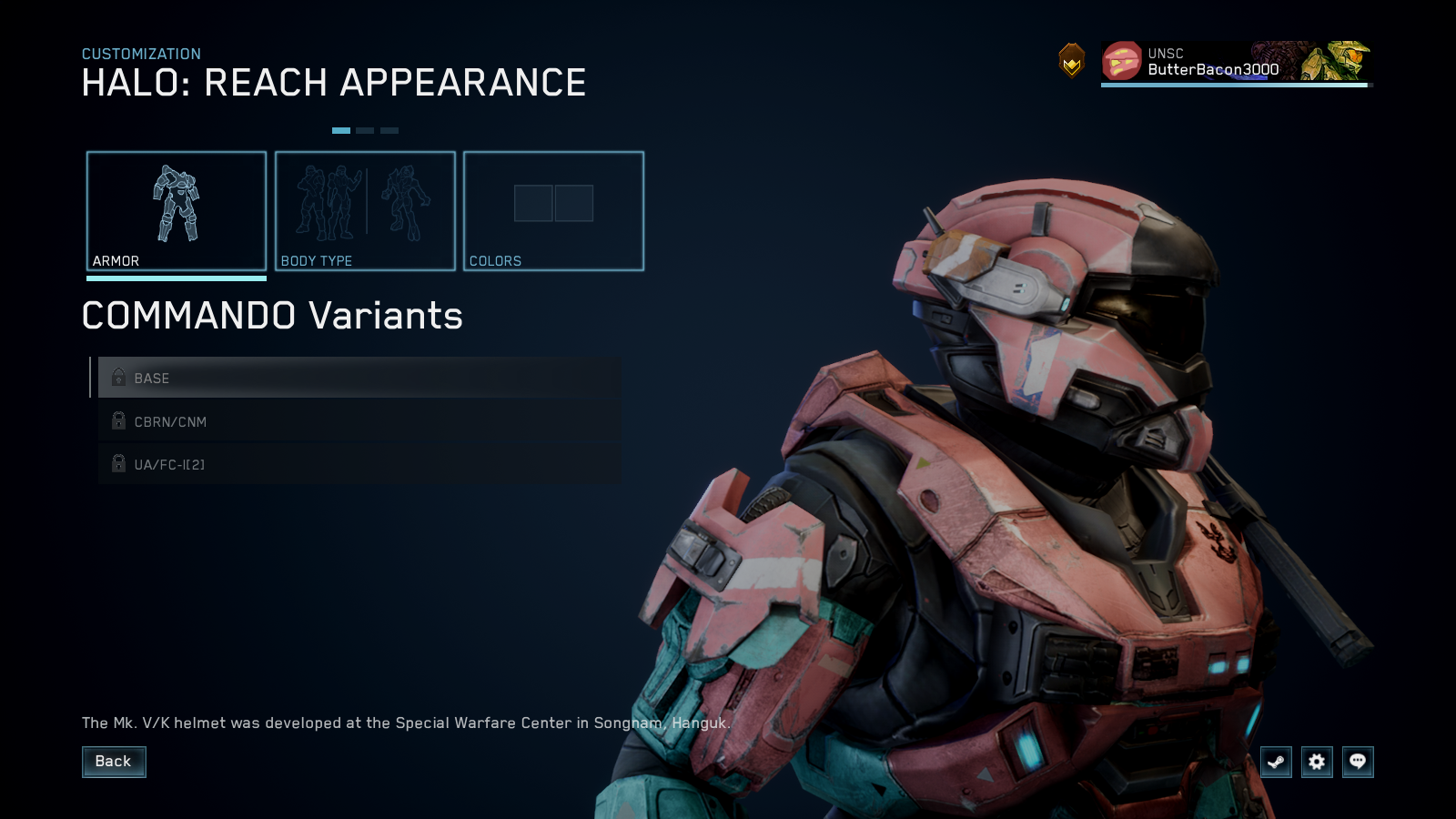The height and width of the screenshot is (819, 1456).
Task: Click the lock icon next to CBRN/CNM
Action: (118, 421)
